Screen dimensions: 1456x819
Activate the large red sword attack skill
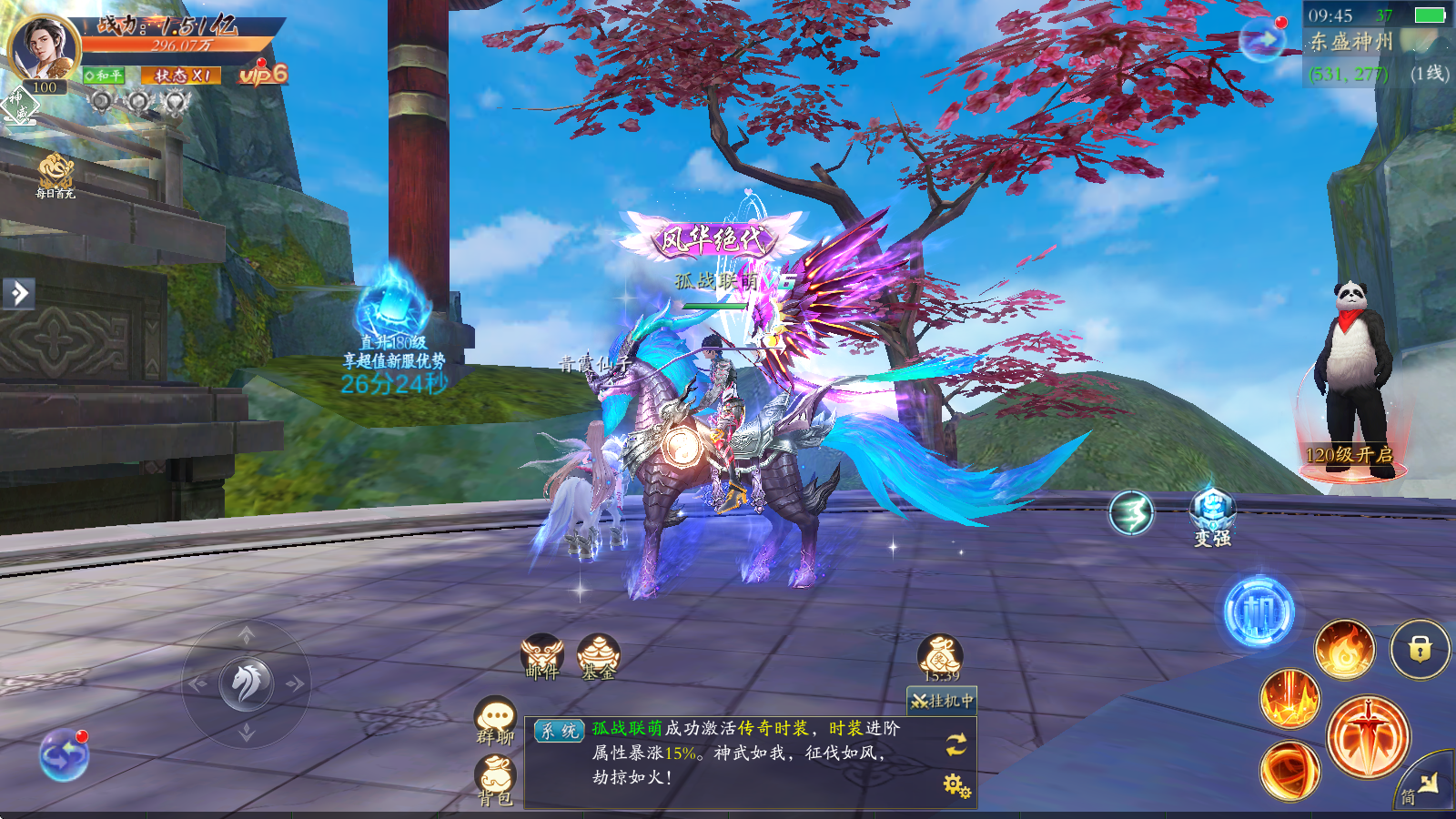pyautogui.click(x=1367, y=736)
